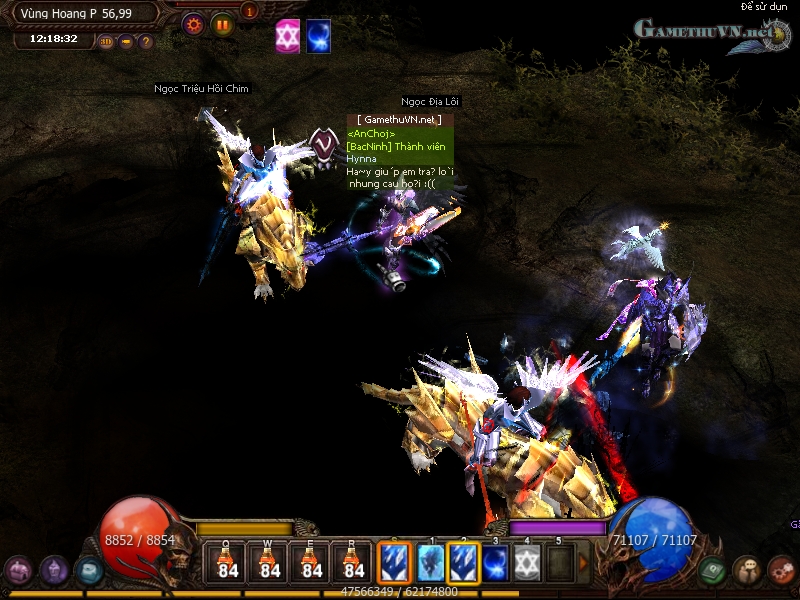Use the potion in slot R

pyautogui.click(x=354, y=562)
